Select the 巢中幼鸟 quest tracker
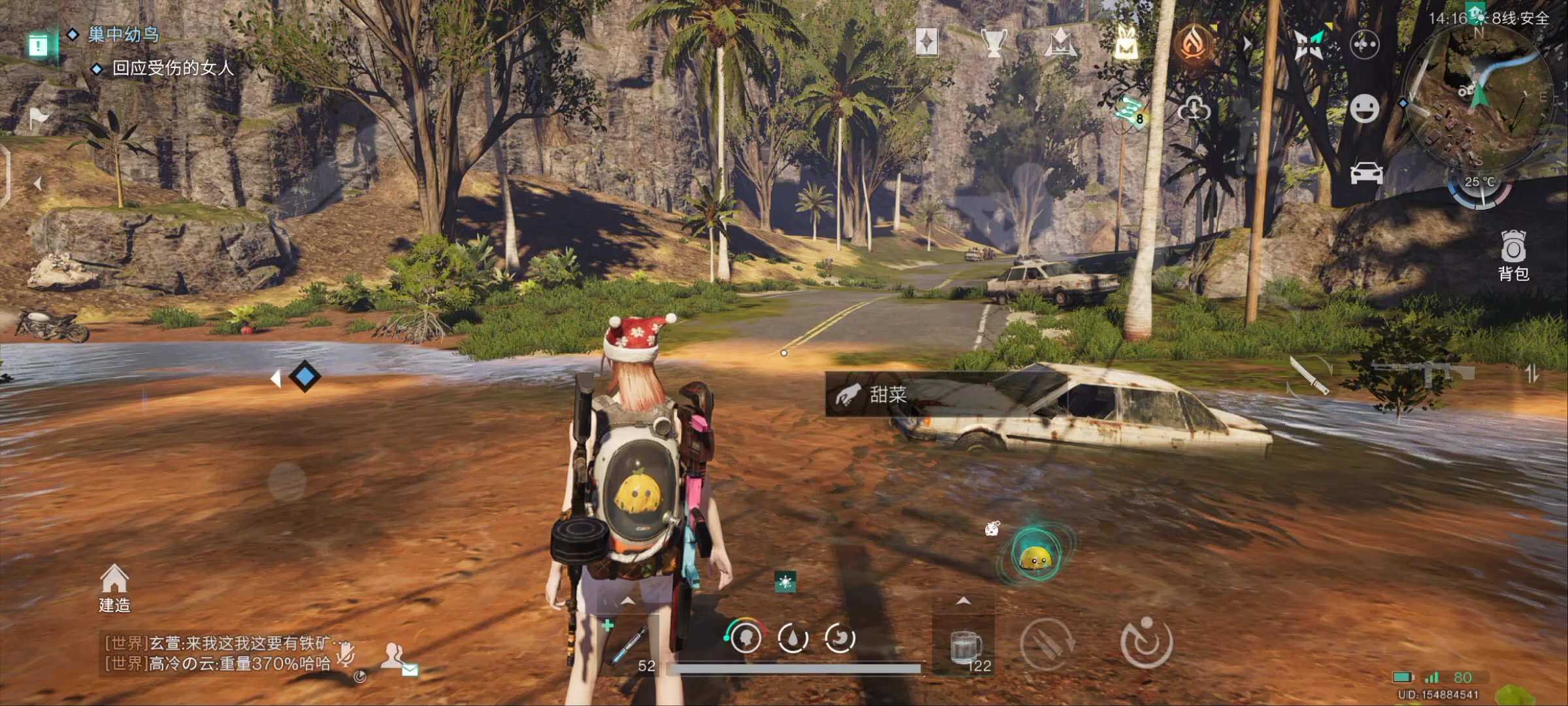The image size is (1568, 706). tap(123, 34)
